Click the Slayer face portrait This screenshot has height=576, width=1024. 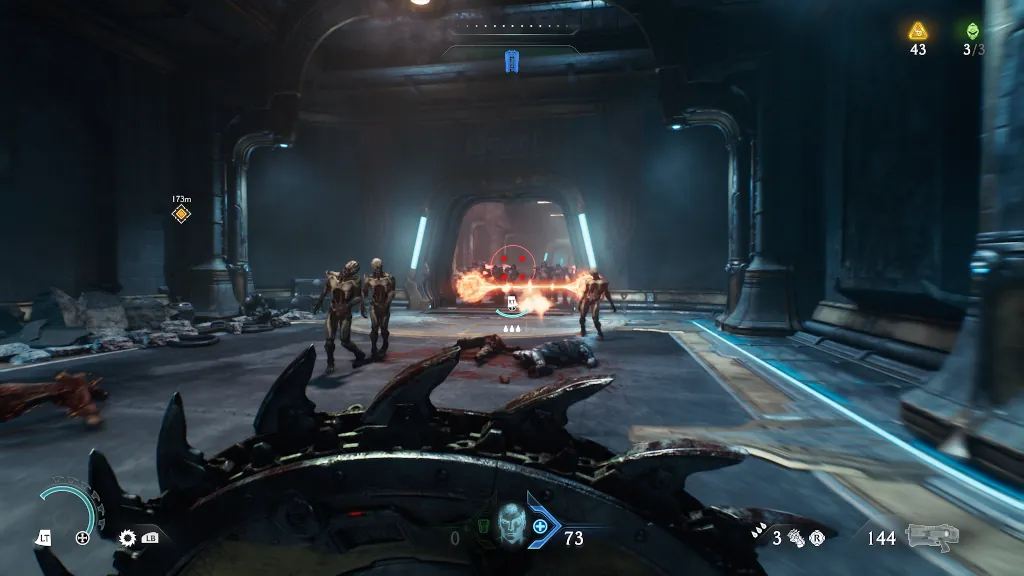511,523
